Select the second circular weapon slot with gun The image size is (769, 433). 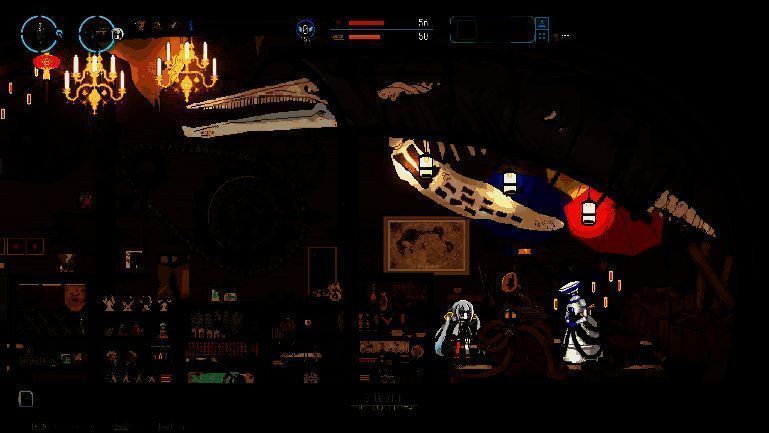pyautogui.click(x=96, y=33)
